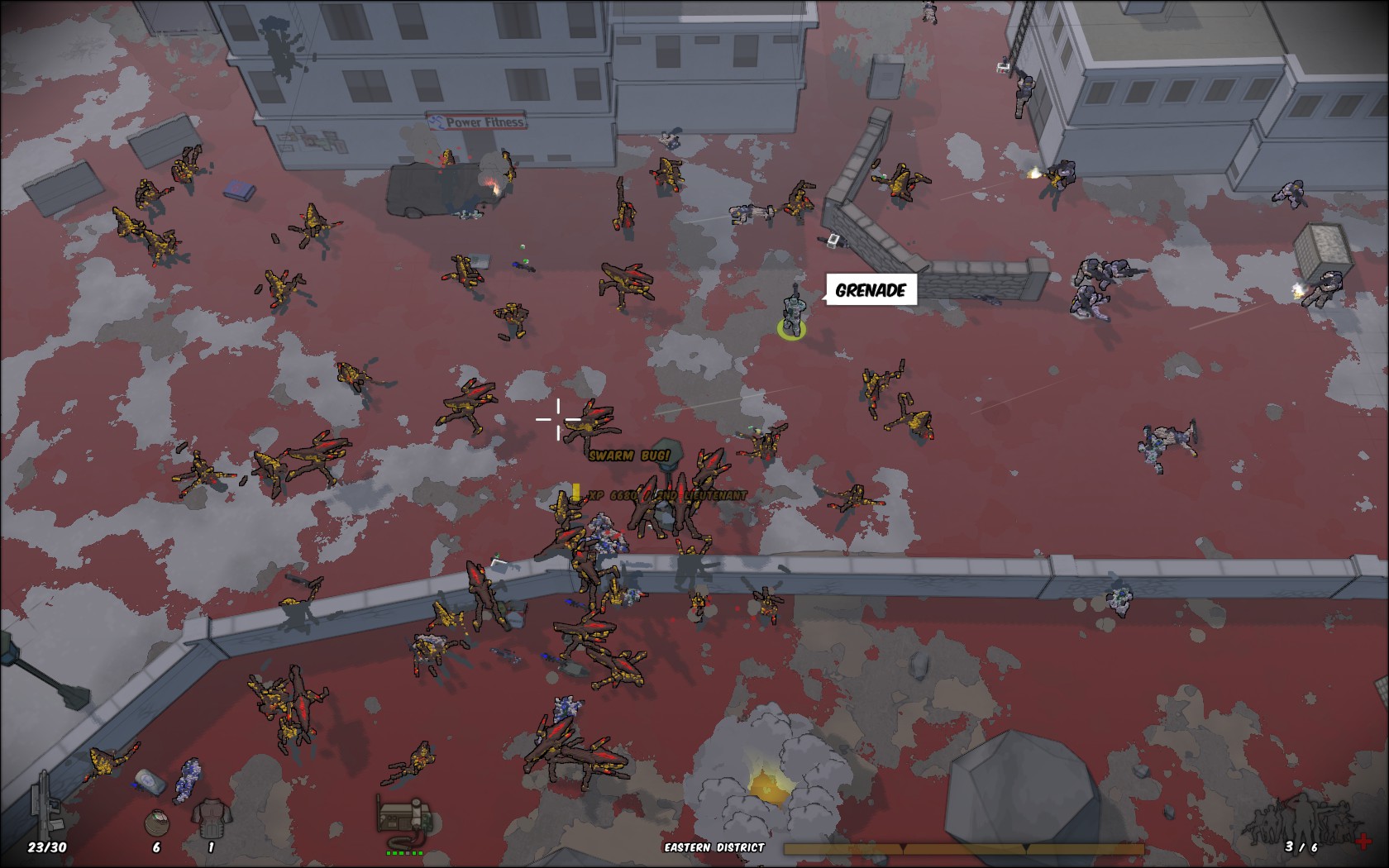Click the Eastern District label
1389x868 pixels.
coord(713,847)
